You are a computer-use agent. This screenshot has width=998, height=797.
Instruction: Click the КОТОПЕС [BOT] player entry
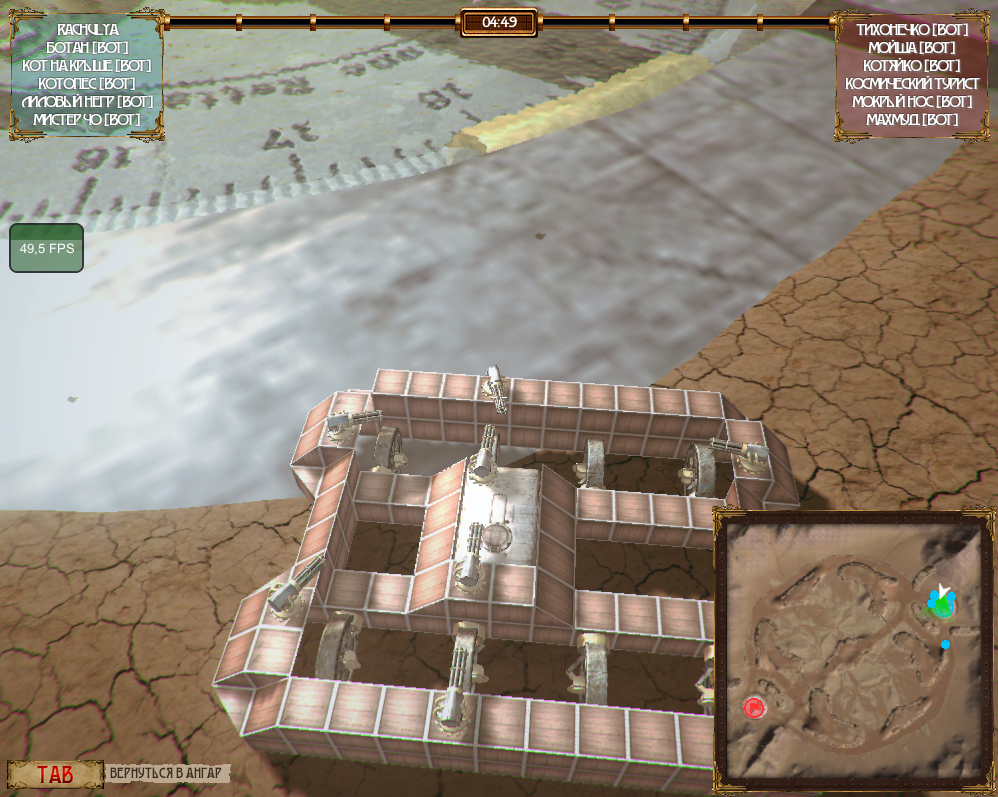(x=87, y=84)
